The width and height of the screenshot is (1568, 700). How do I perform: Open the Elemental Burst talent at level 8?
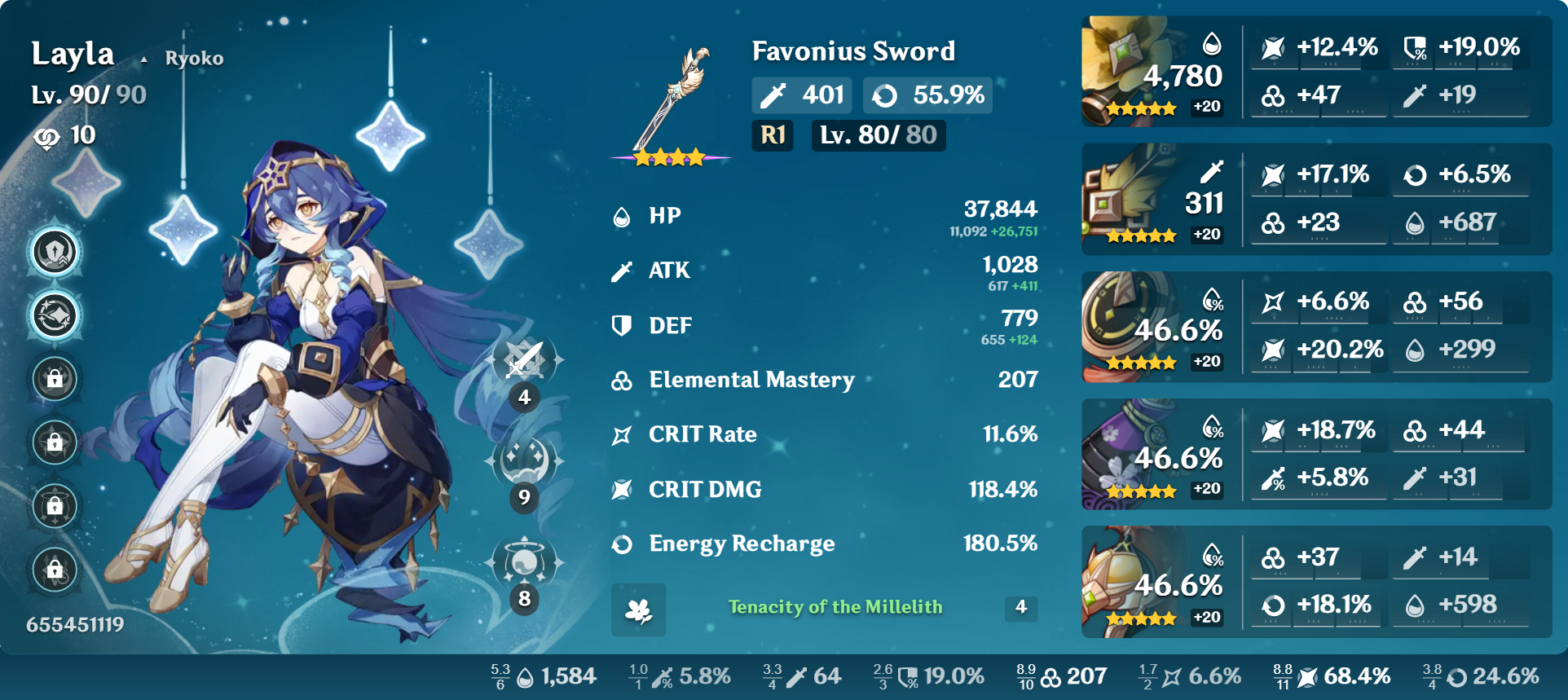click(524, 562)
